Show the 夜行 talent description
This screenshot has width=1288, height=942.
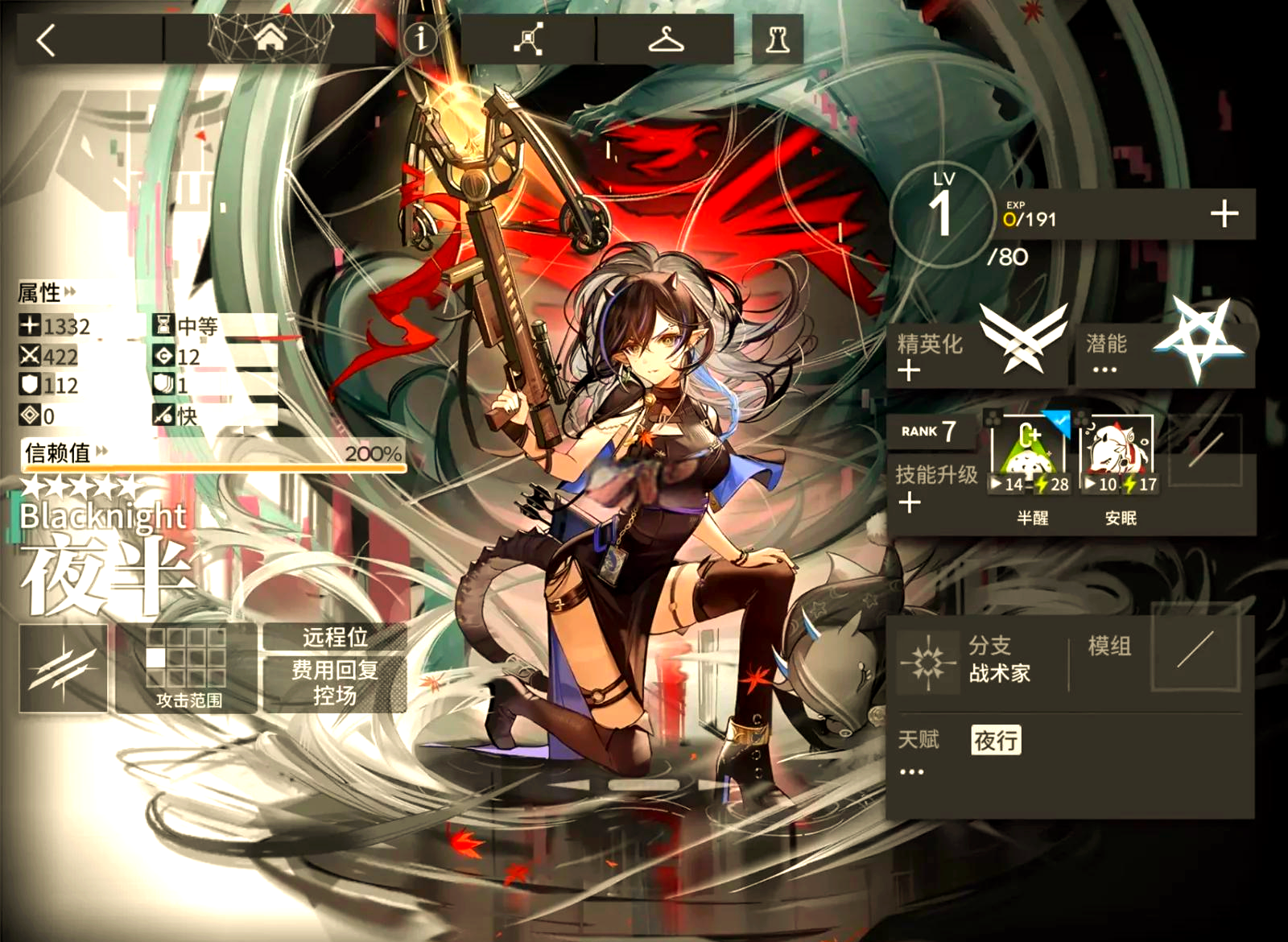[x=996, y=740]
